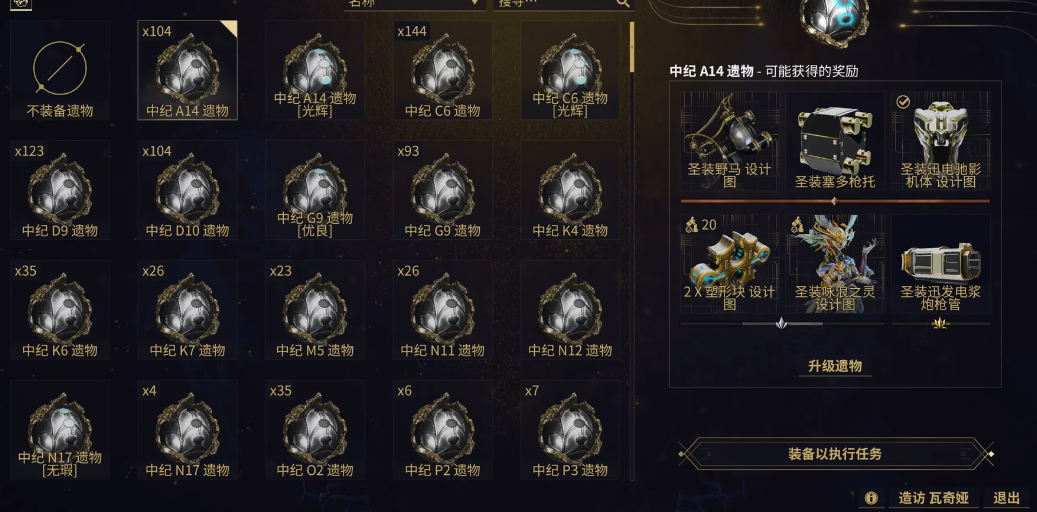
Task: Choose the 中纪 D10 遗物 relic
Action: 187,191
